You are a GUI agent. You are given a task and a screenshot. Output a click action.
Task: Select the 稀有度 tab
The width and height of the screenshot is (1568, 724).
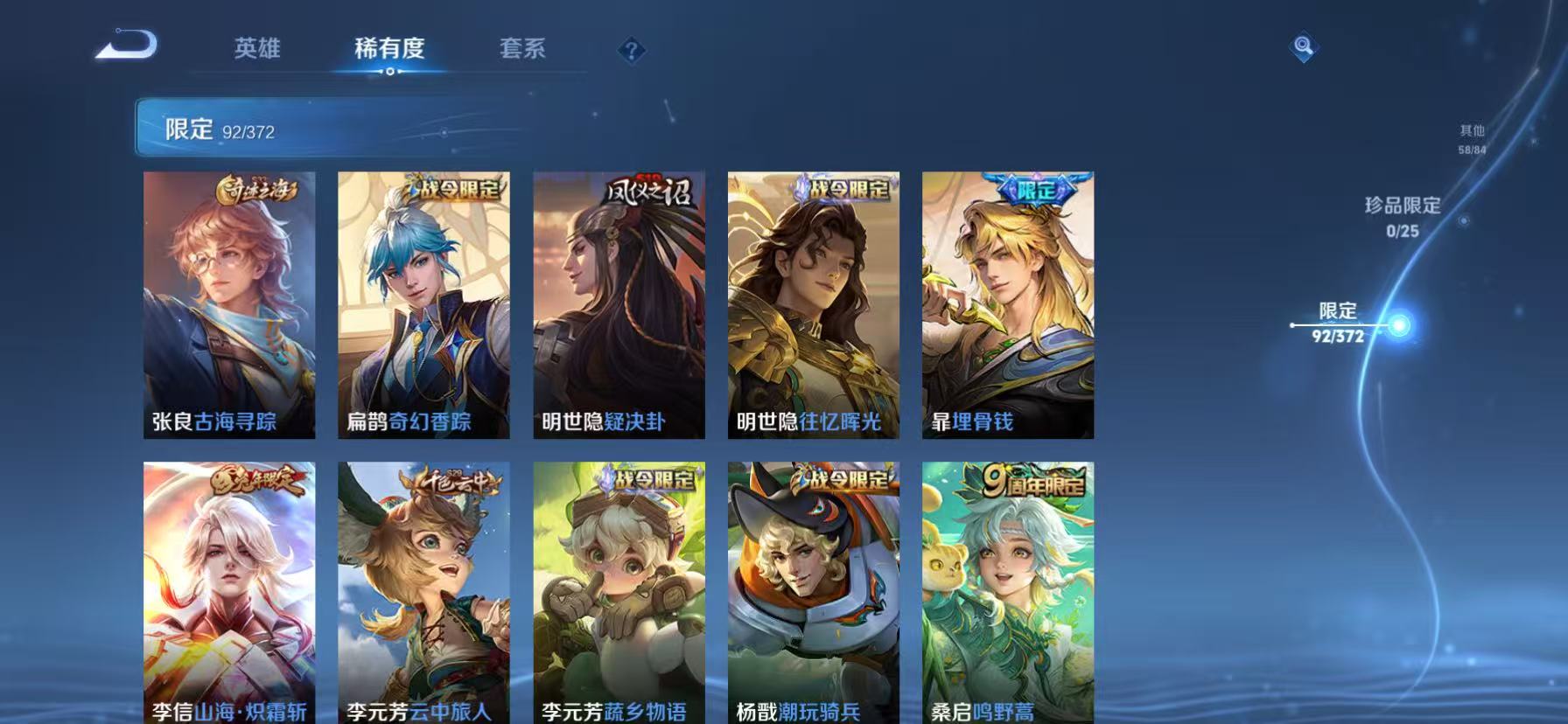(391, 50)
